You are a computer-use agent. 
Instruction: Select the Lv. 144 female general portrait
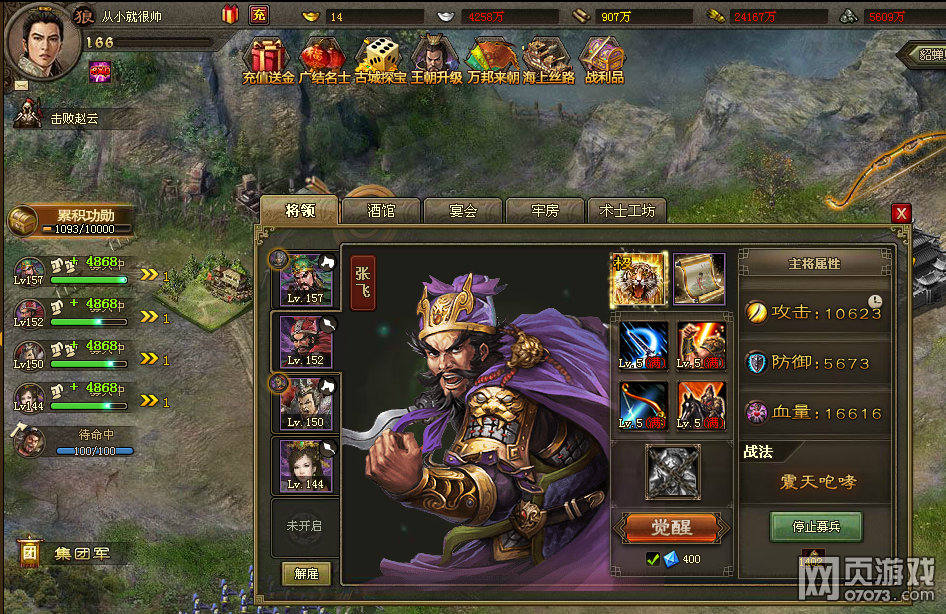(x=305, y=464)
